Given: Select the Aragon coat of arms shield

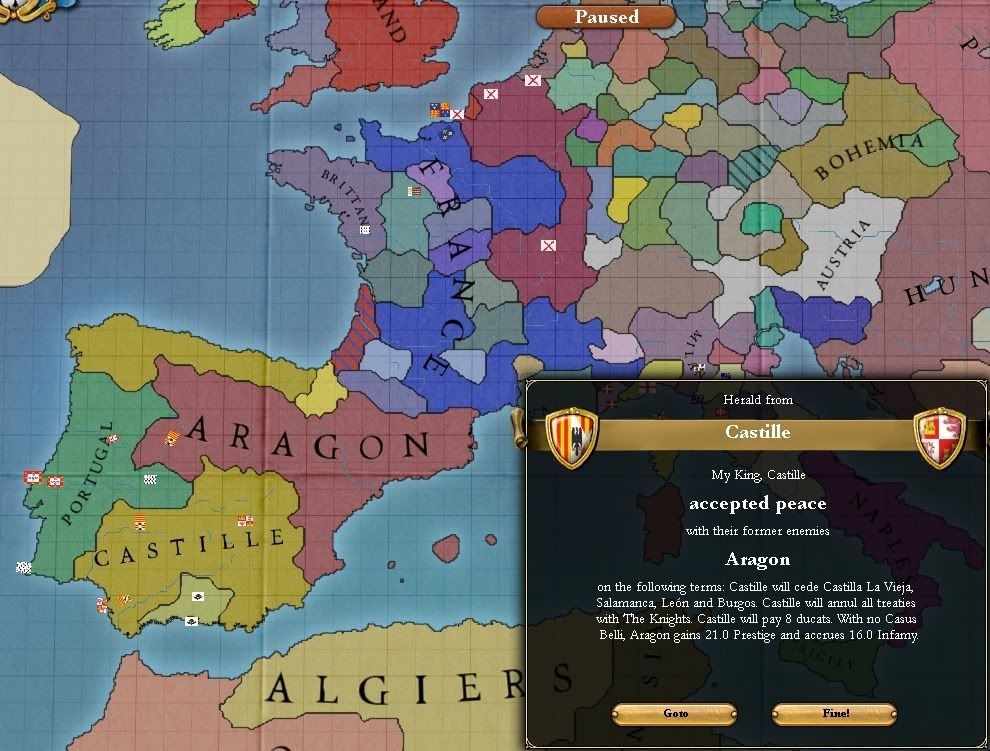Looking at the screenshot, I should [x=573, y=437].
